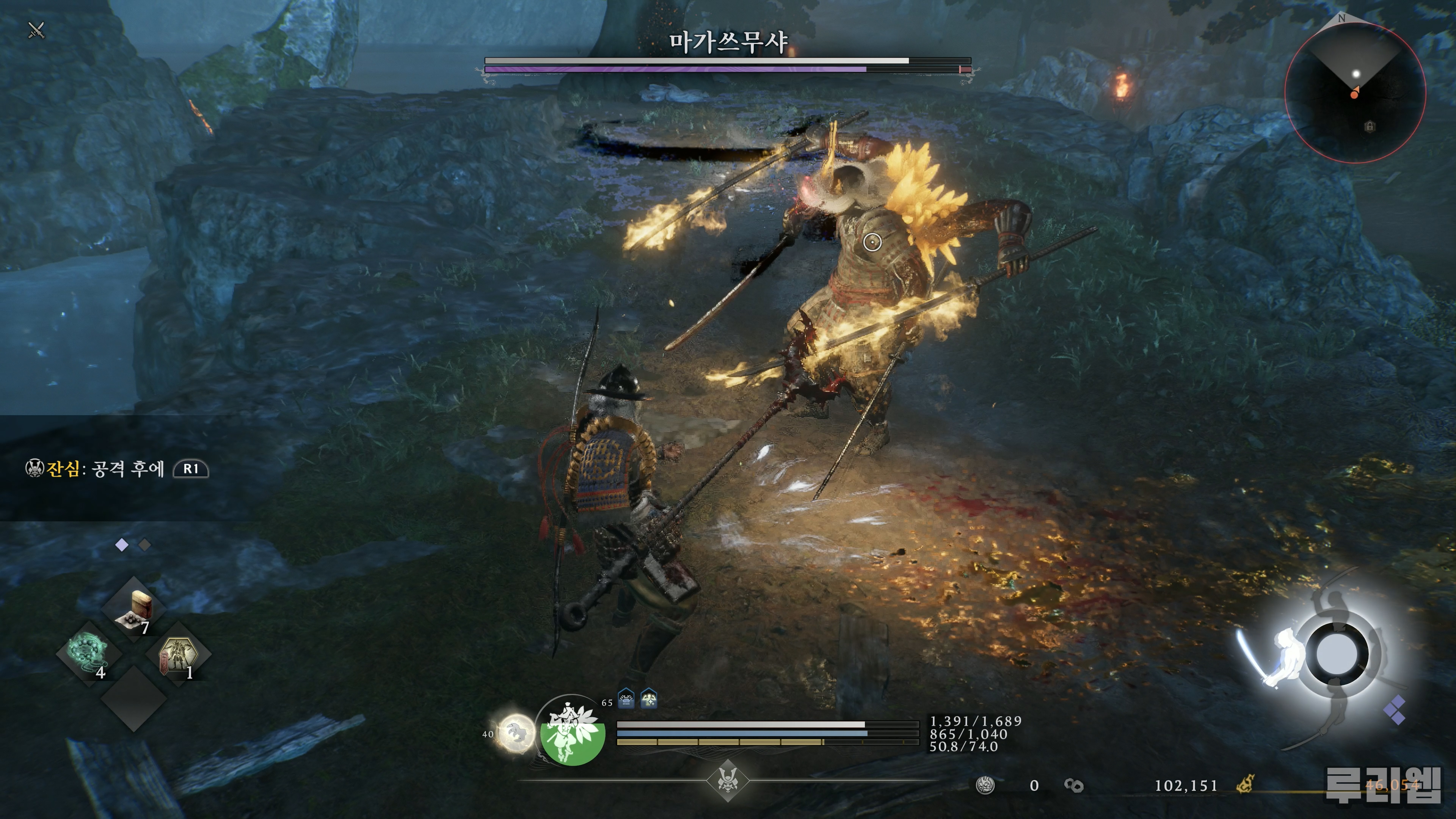Image resolution: width=1456 pixels, height=819 pixels.
Task: Choose the talisman item slot with 1 remaining
Action: tap(178, 655)
